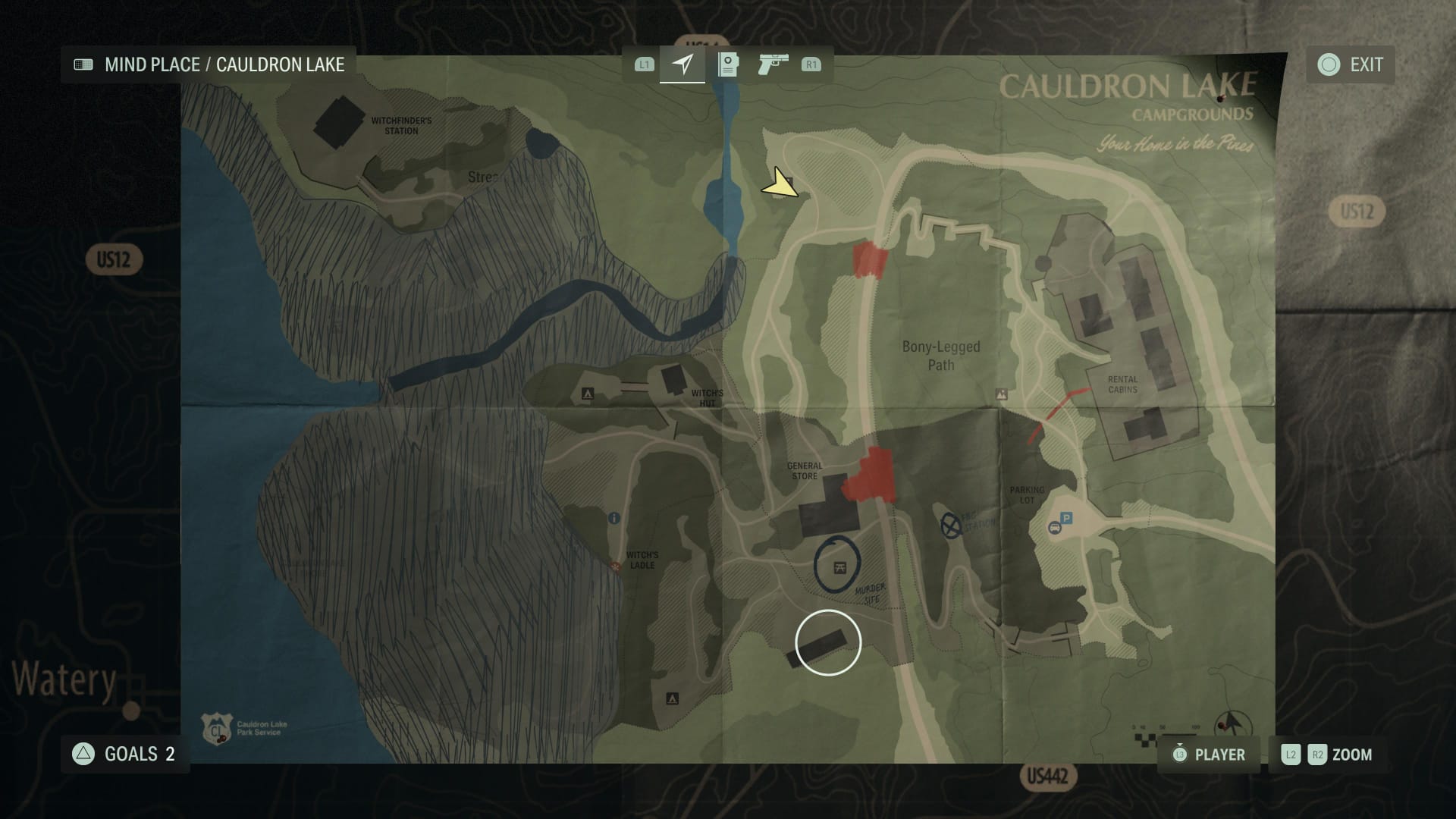The image size is (1456, 819).
Task: Switch to the Case File journal tab
Action: (x=727, y=65)
